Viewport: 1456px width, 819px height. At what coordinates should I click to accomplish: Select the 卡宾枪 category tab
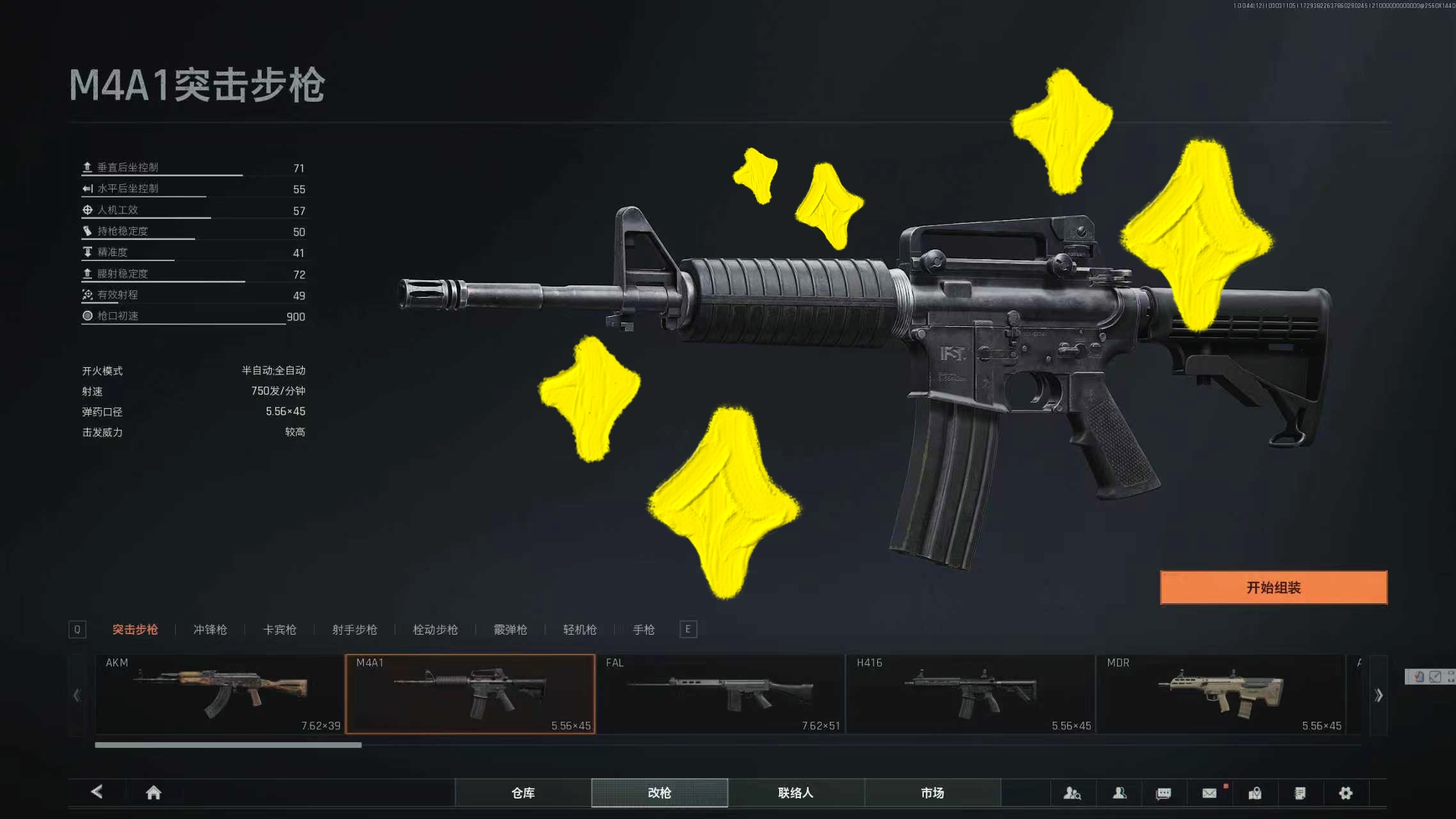280,630
